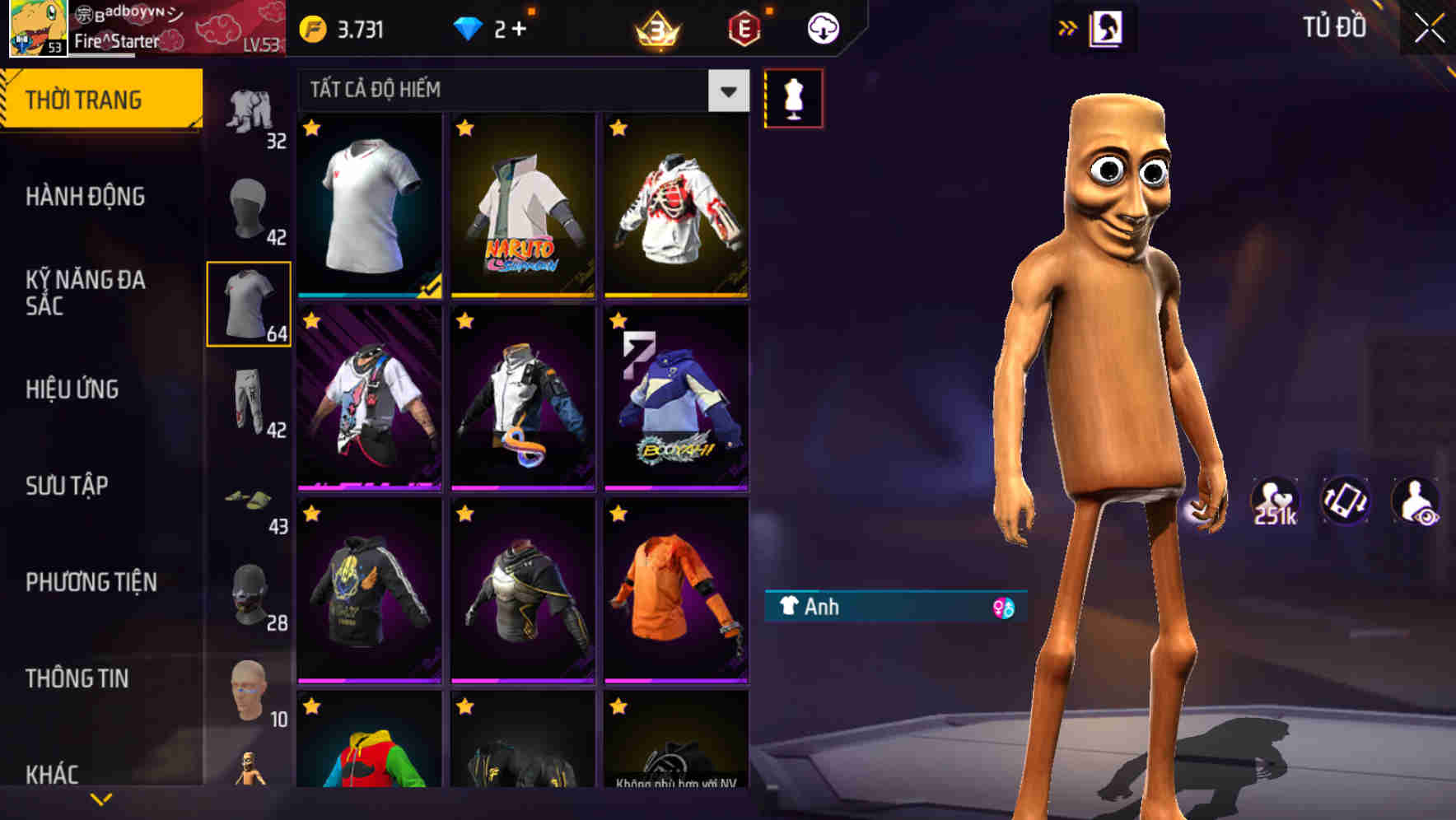Expand the sidebar with the bottom chevron
The width and height of the screenshot is (1456, 820).
pyautogui.click(x=101, y=797)
